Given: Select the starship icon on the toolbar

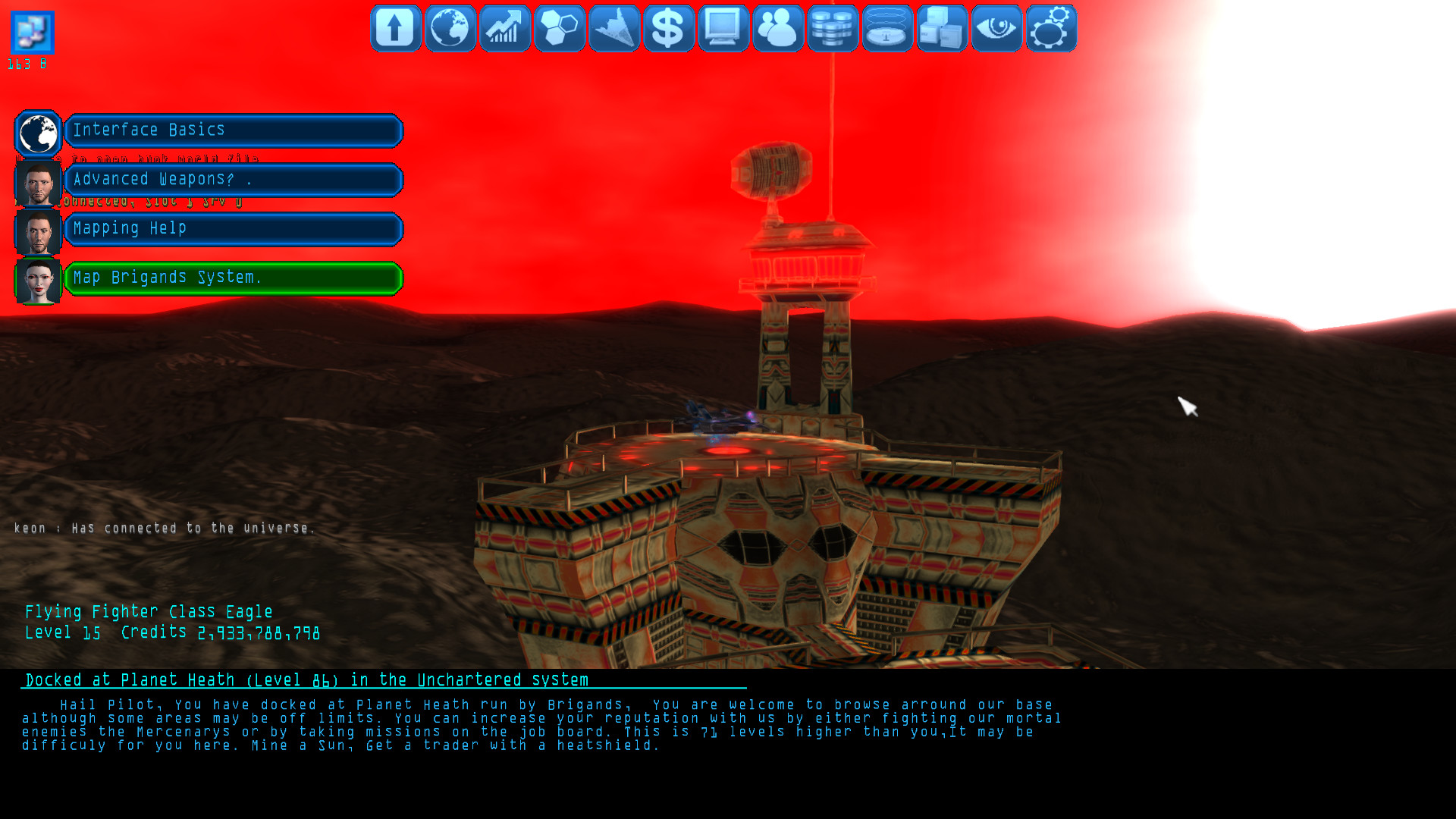Looking at the screenshot, I should point(613,28).
